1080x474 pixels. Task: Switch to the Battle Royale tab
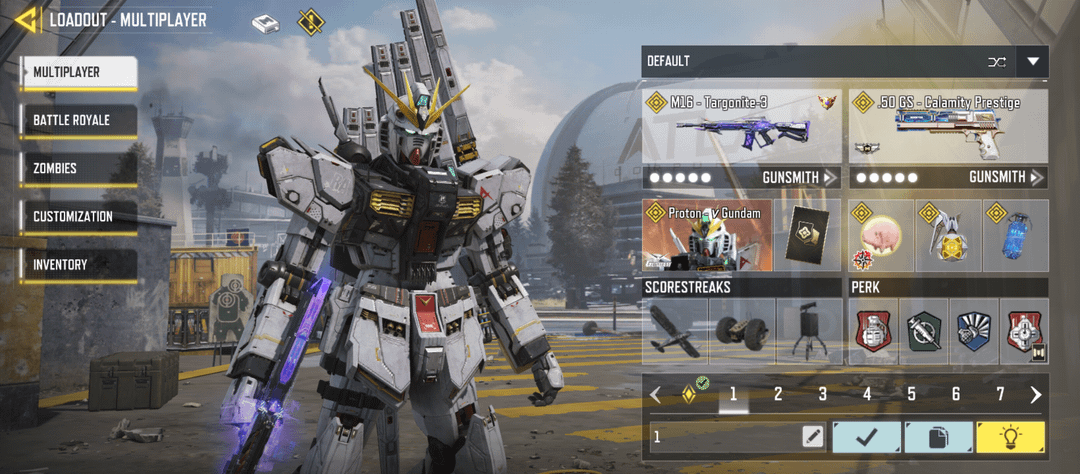(78, 121)
